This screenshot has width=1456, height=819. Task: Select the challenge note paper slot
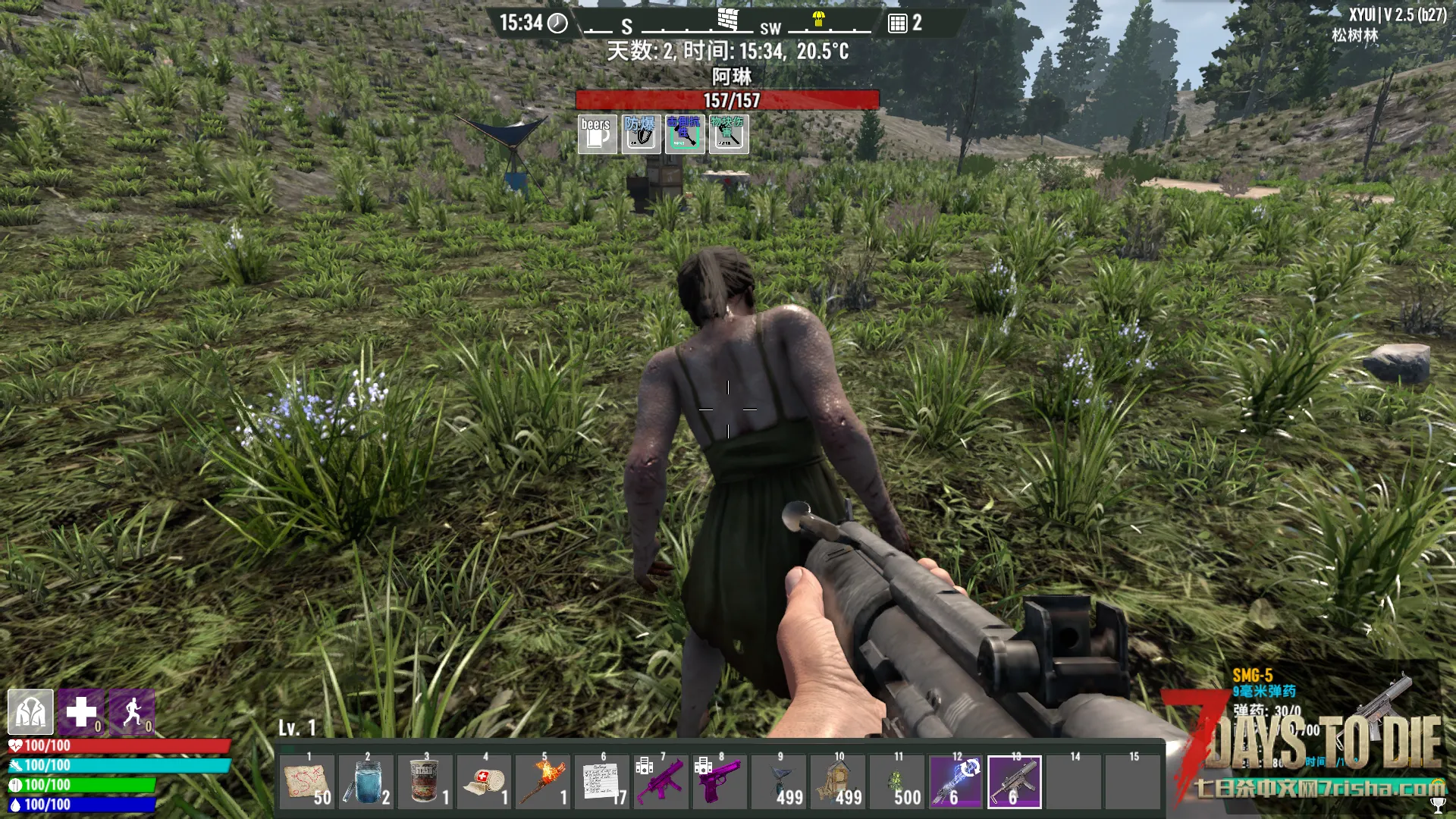coord(603,782)
